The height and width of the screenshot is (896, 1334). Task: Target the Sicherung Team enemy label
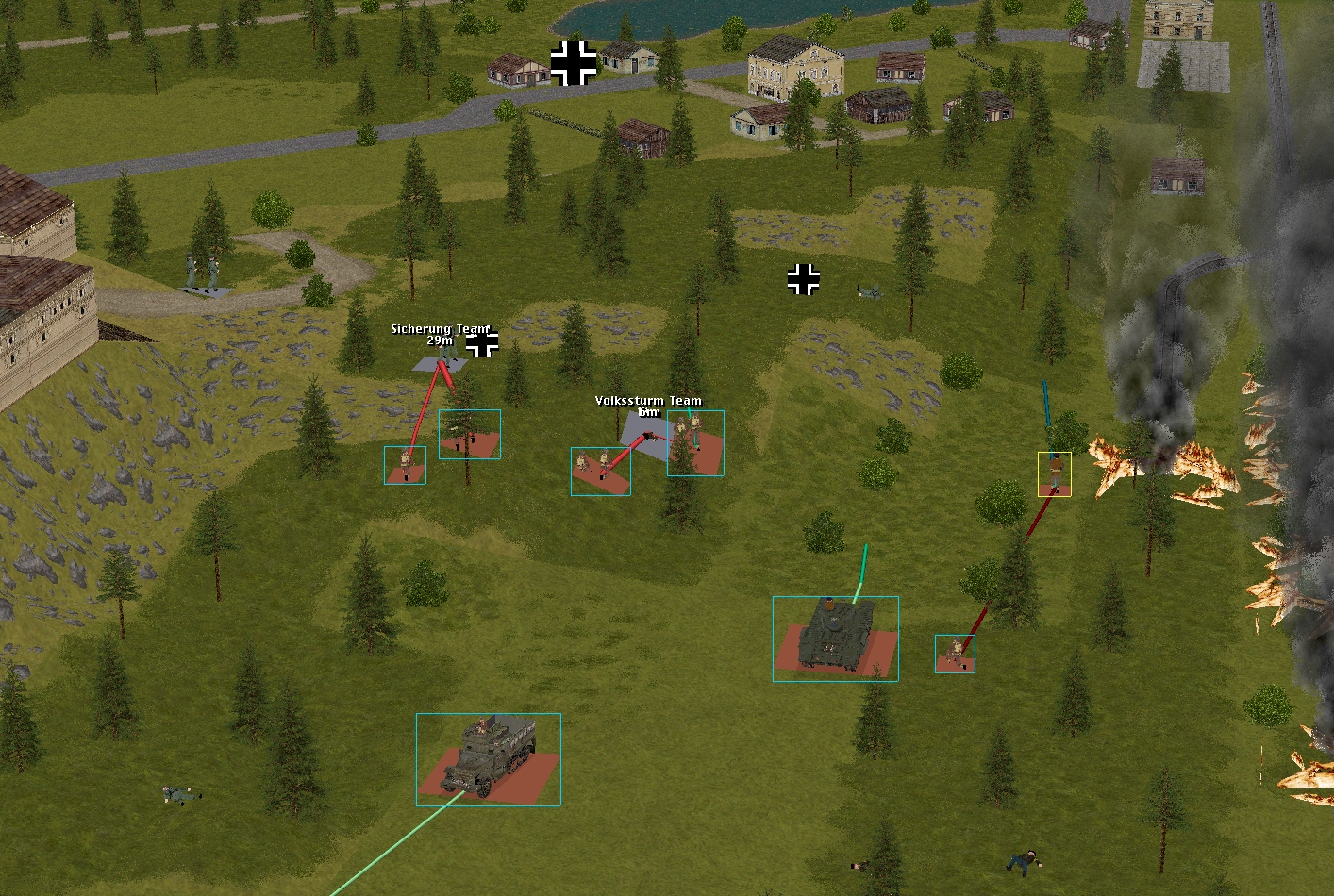pos(440,329)
